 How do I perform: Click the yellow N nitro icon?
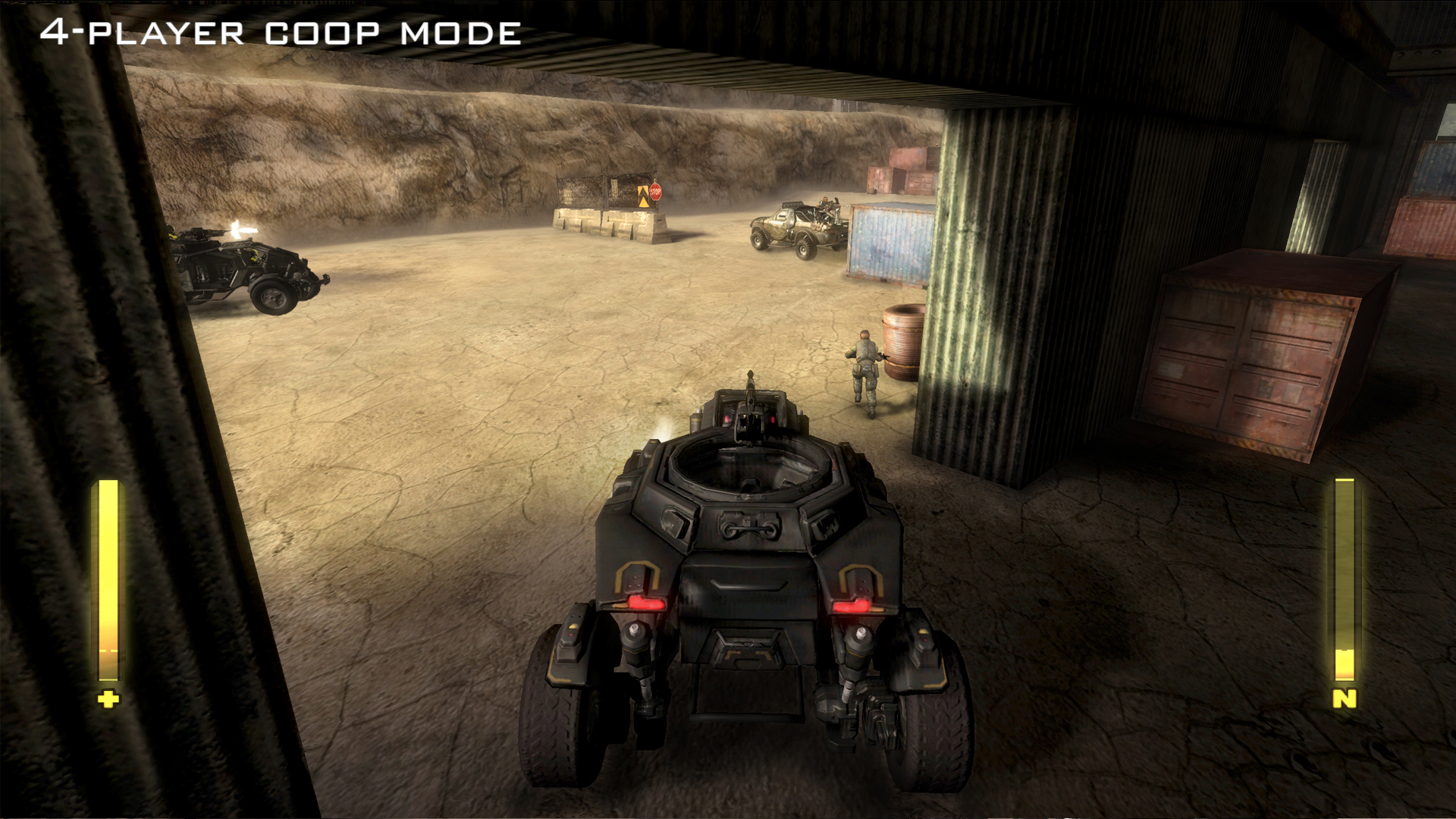(x=1344, y=698)
